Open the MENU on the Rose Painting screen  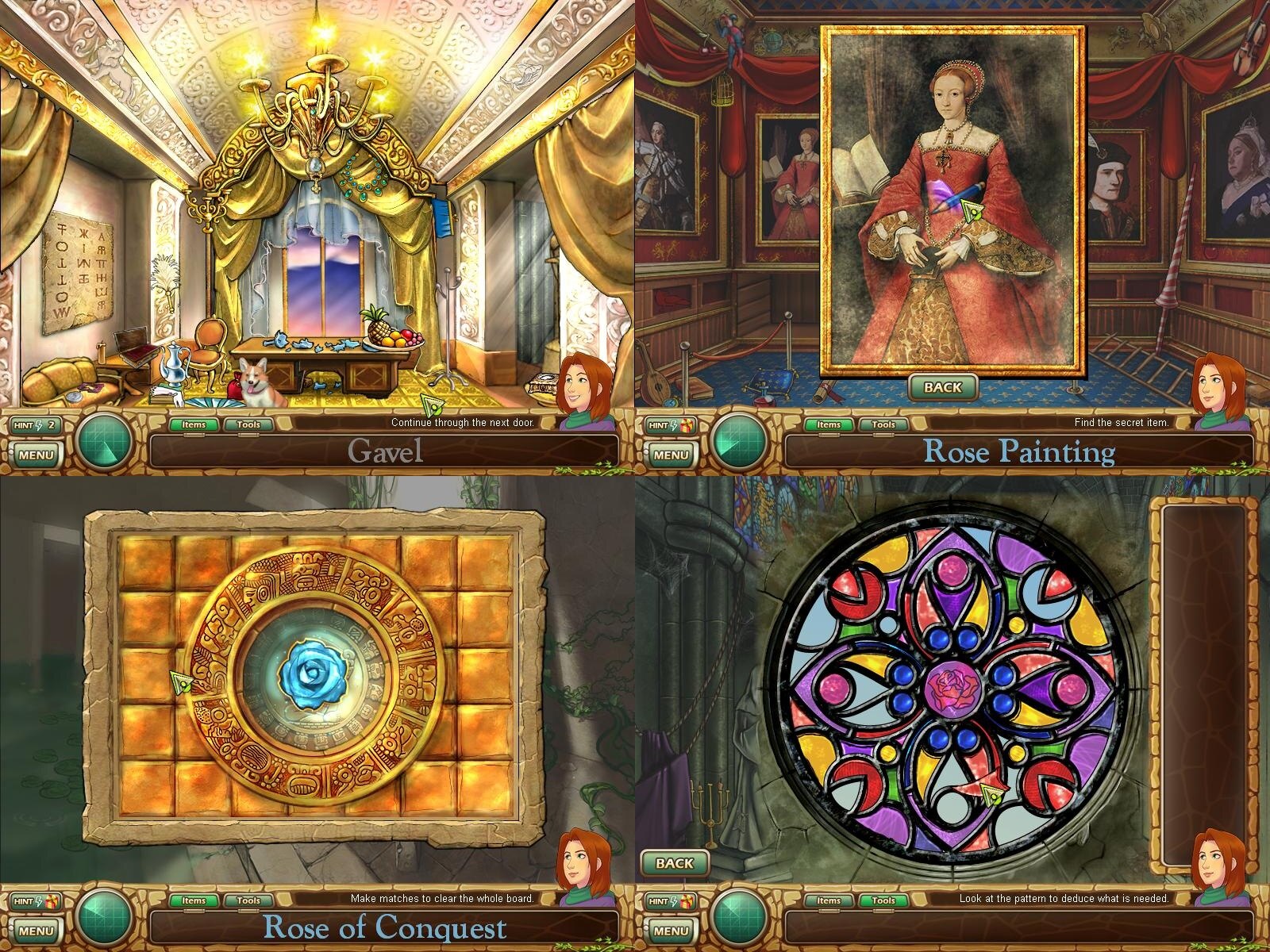click(x=672, y=455)
